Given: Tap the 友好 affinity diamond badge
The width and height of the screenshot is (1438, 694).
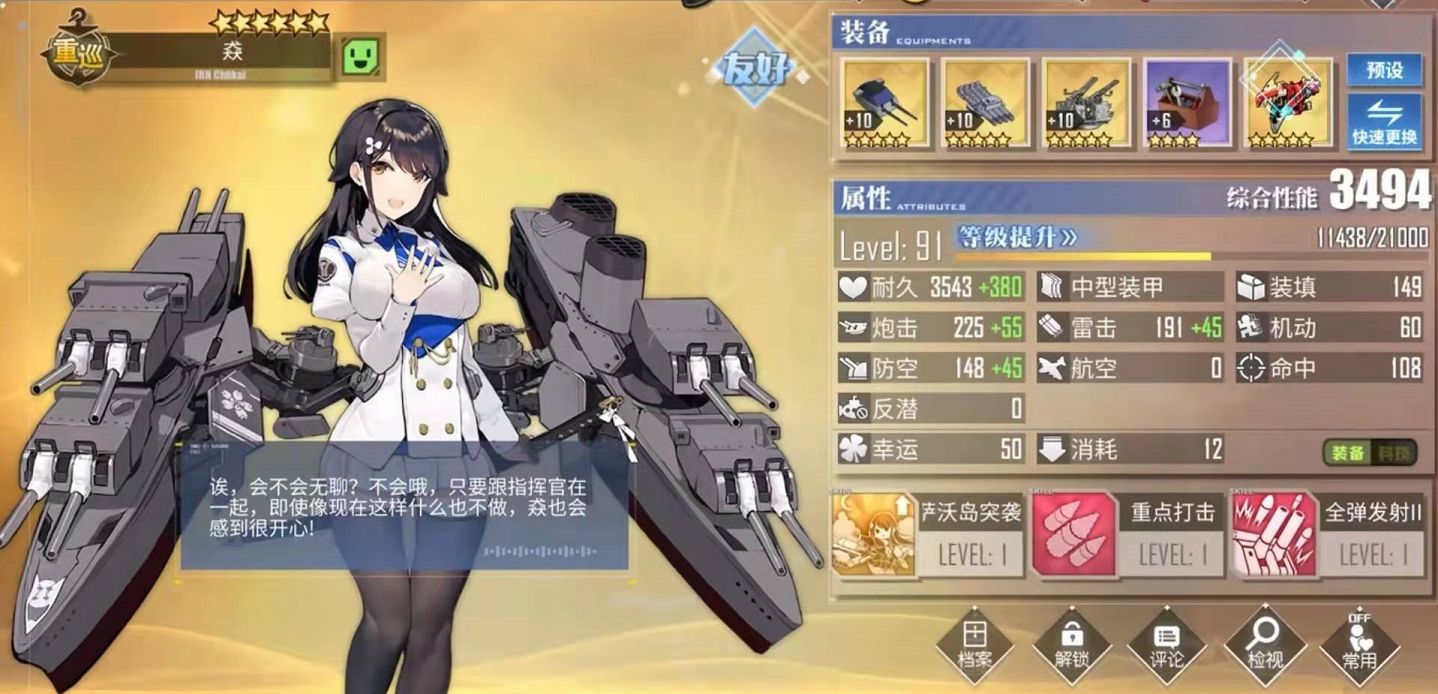Looking at the screenshot, I should point(757,70).
